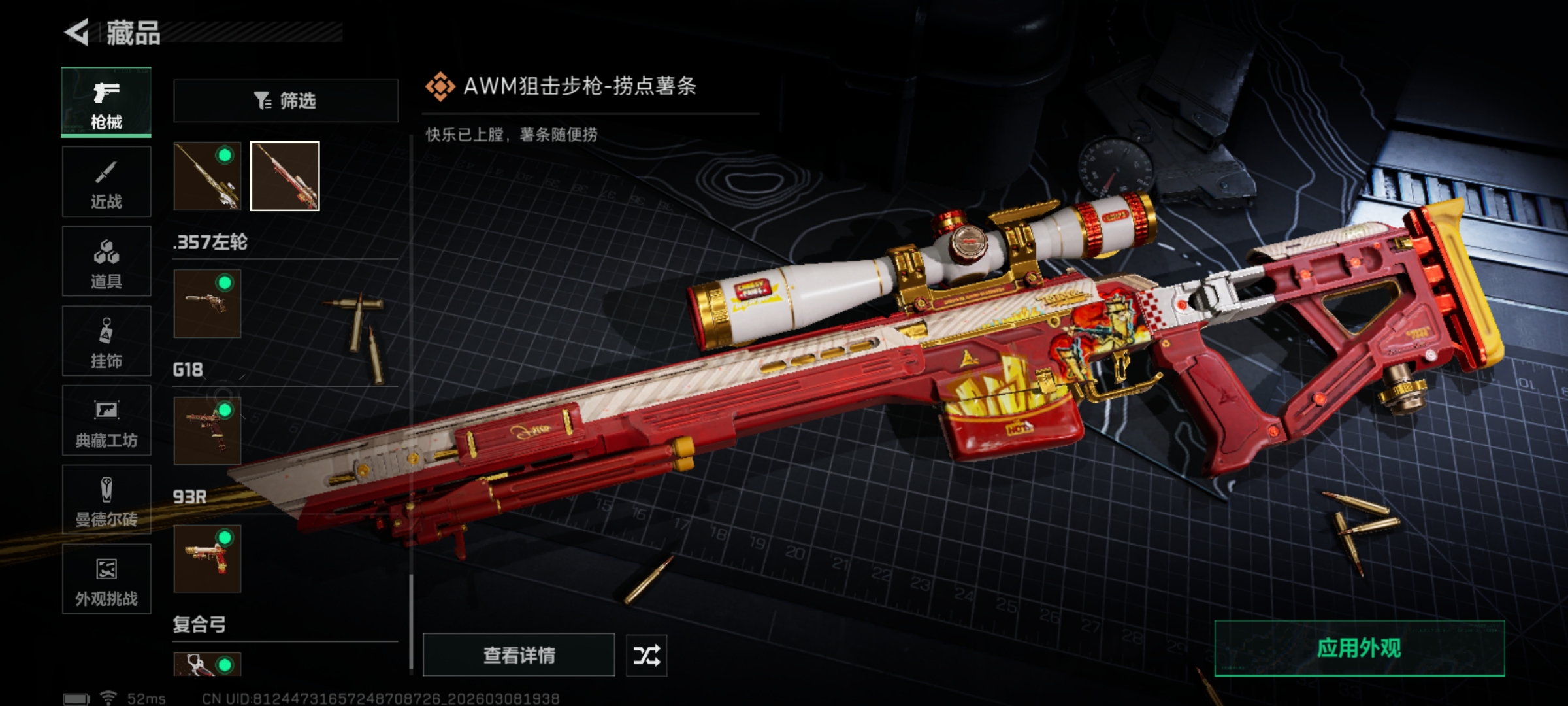
Task: Show the 挂饰 charms category
Action: pos(106,341)
